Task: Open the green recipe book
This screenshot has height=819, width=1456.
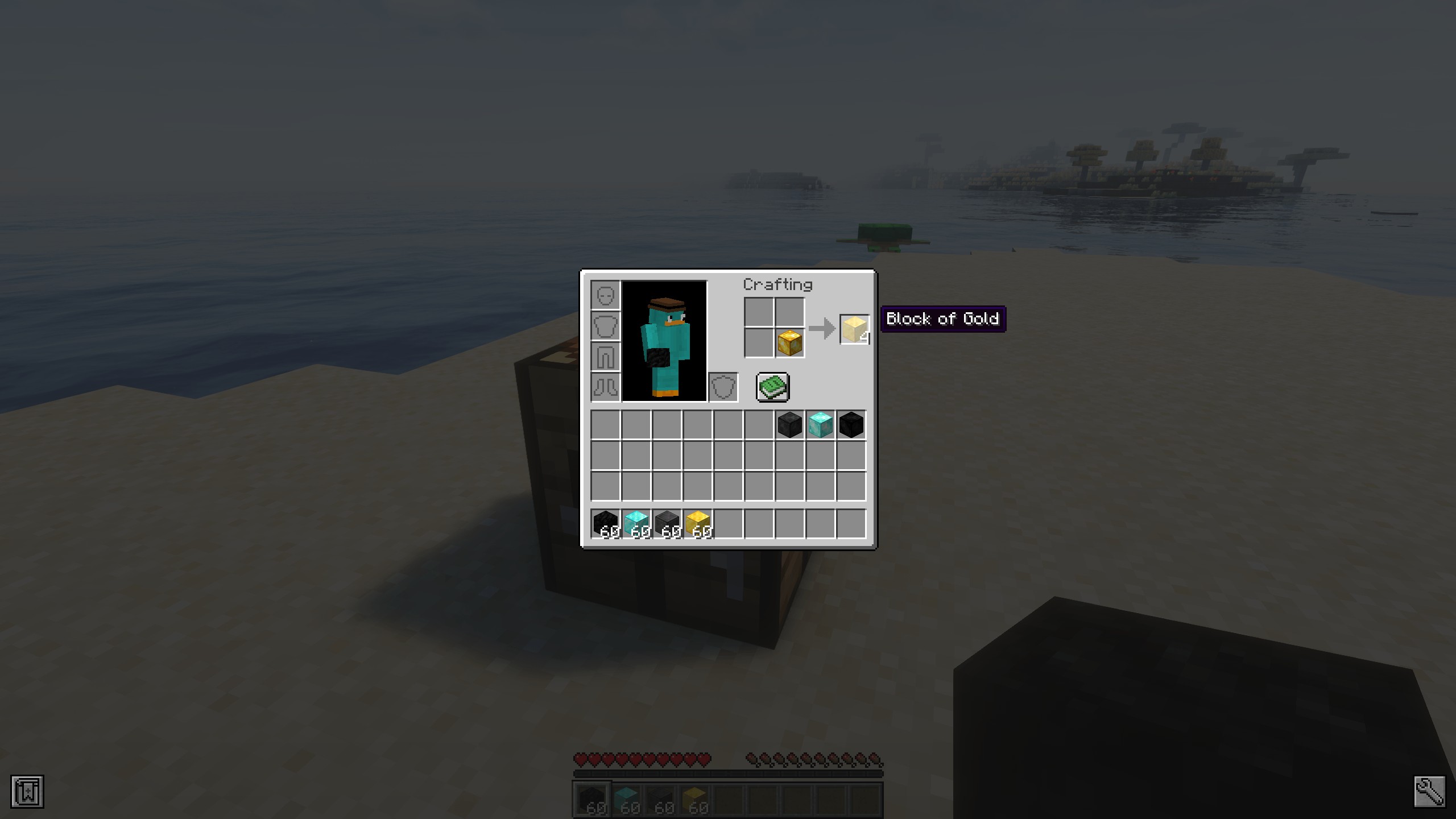Action: [x=772, y=387]
